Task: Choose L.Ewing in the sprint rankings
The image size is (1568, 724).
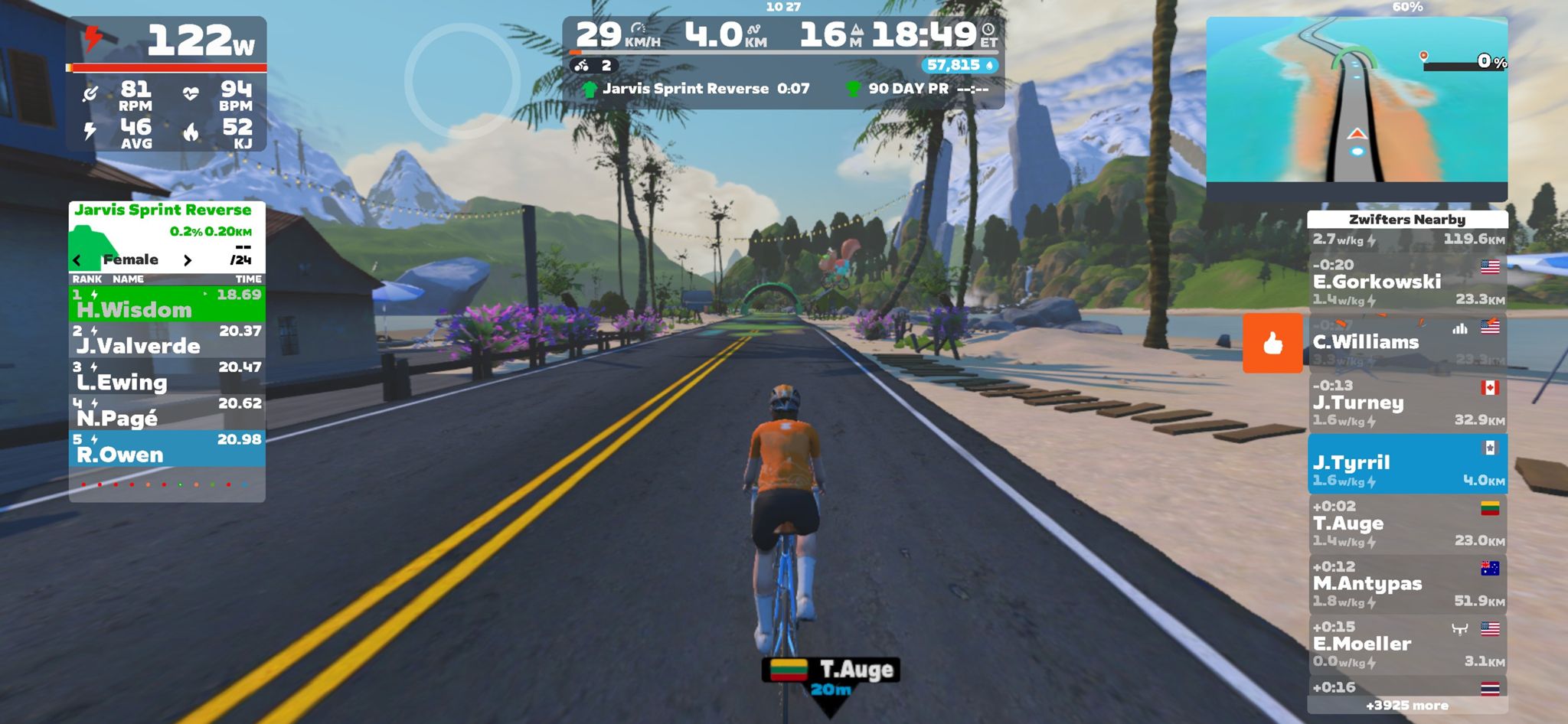Action: click(167, 376)
